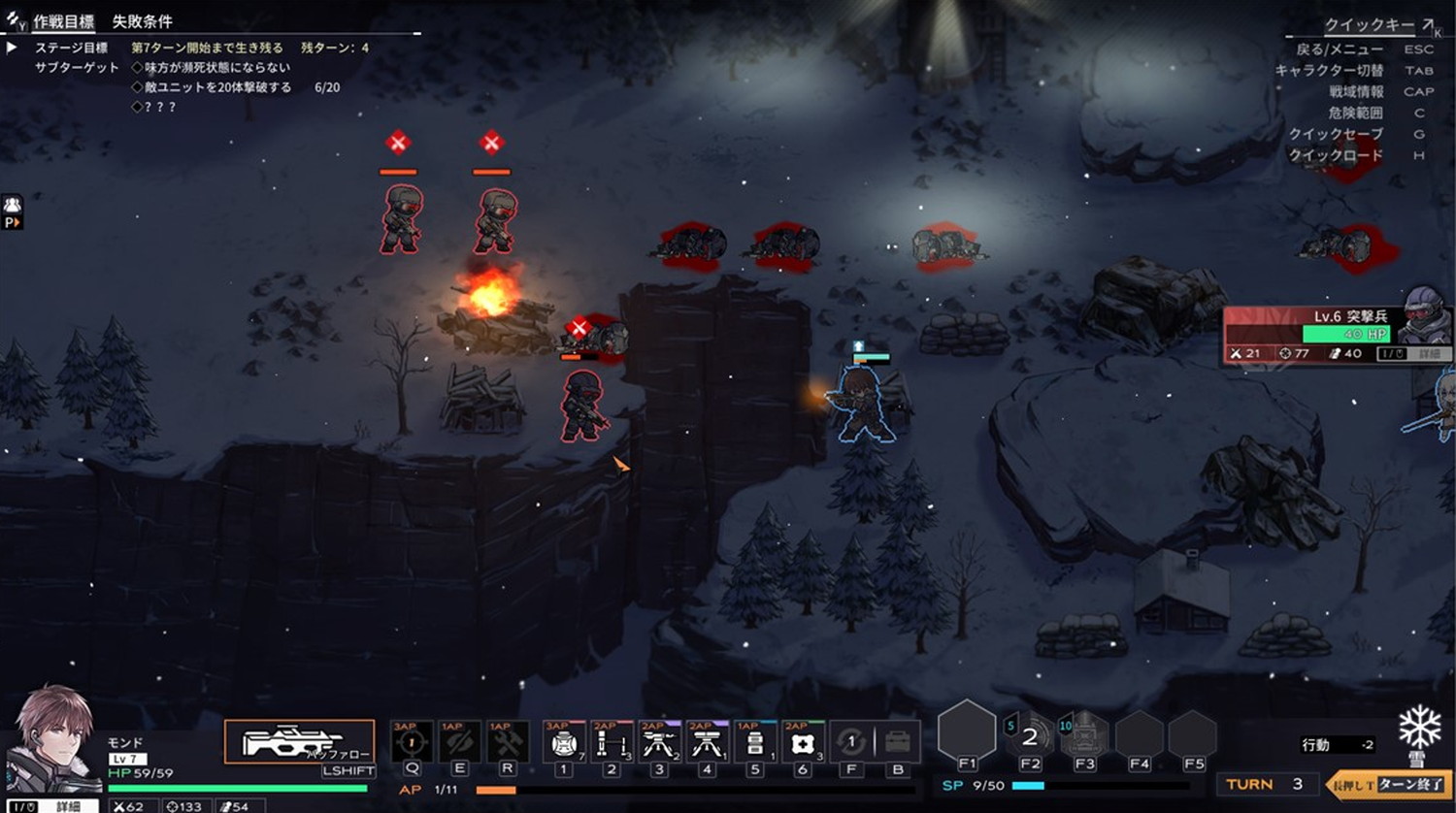Use the grenade item in slot 1

[563, 743]
